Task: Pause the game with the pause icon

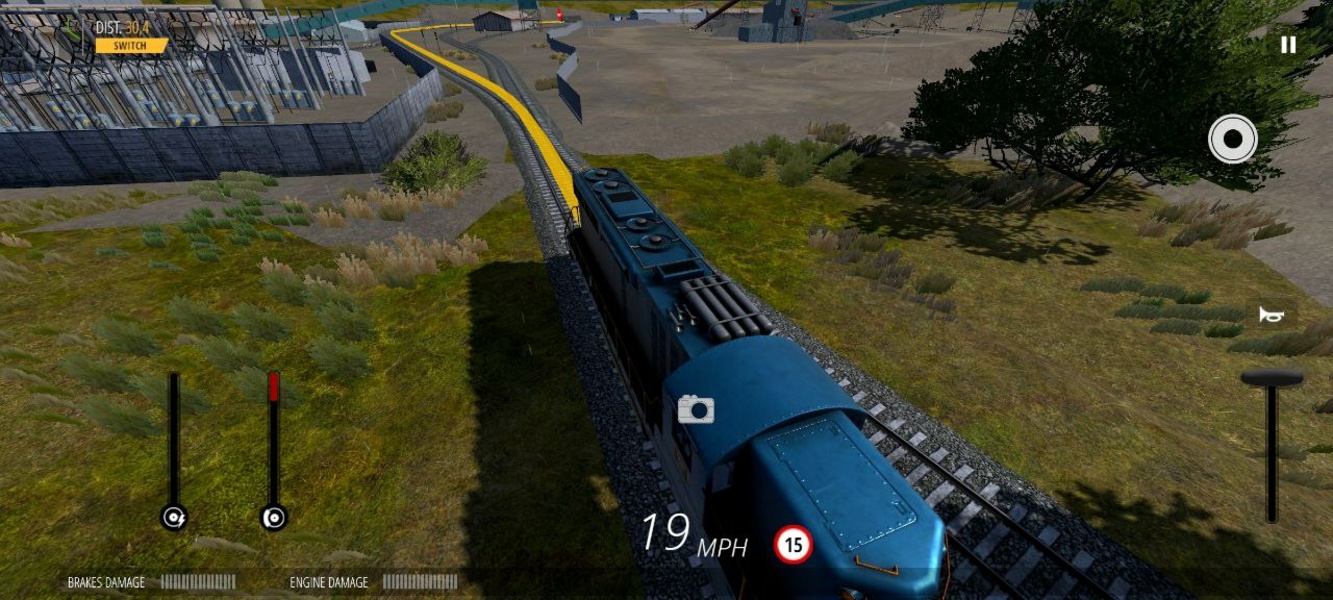Action: (x=1288, y=45)
